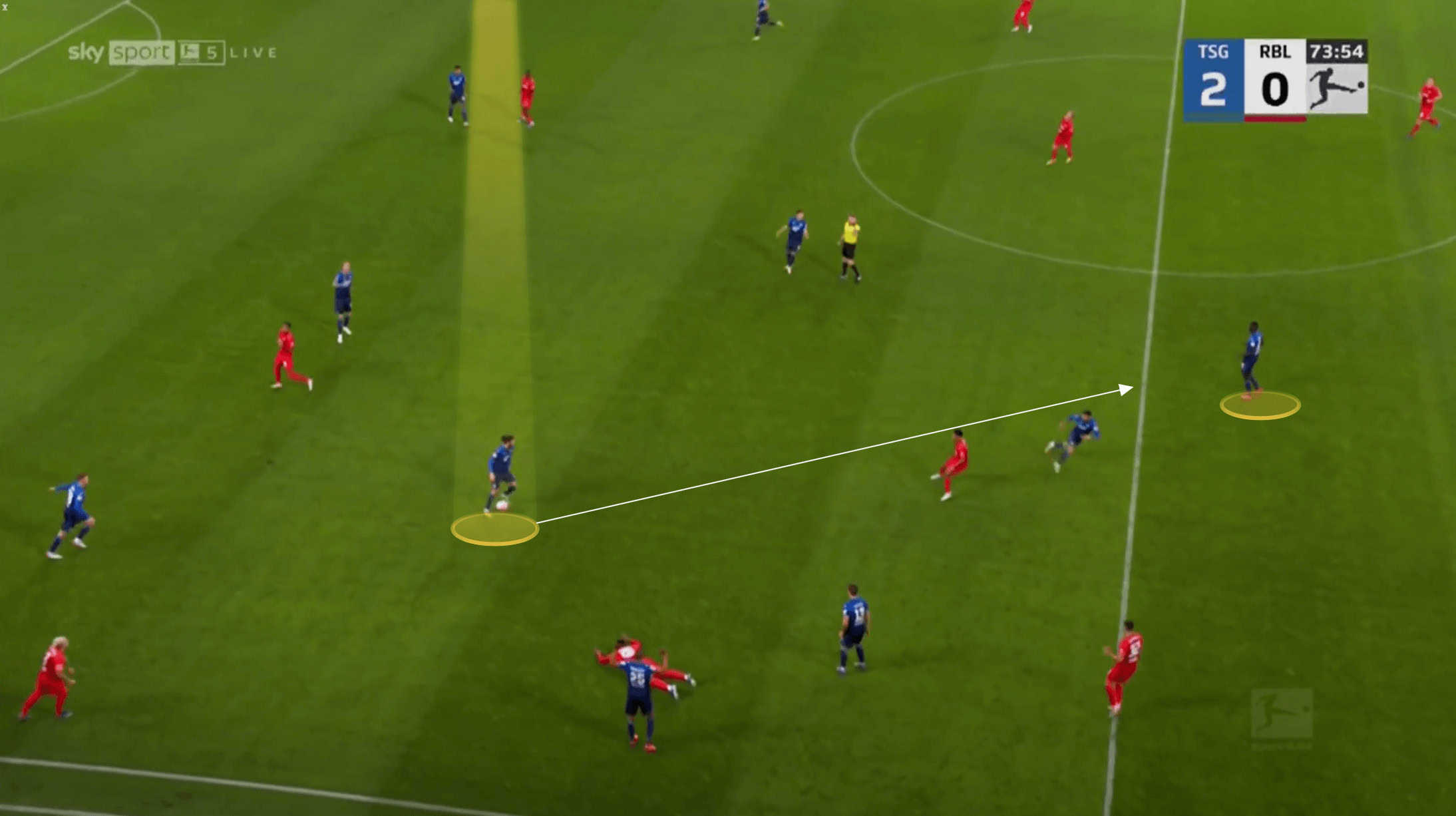Viewport: 1456px width, 816px height.
Task: Close the overlay with the small x
Action: [x=5, y=7]
